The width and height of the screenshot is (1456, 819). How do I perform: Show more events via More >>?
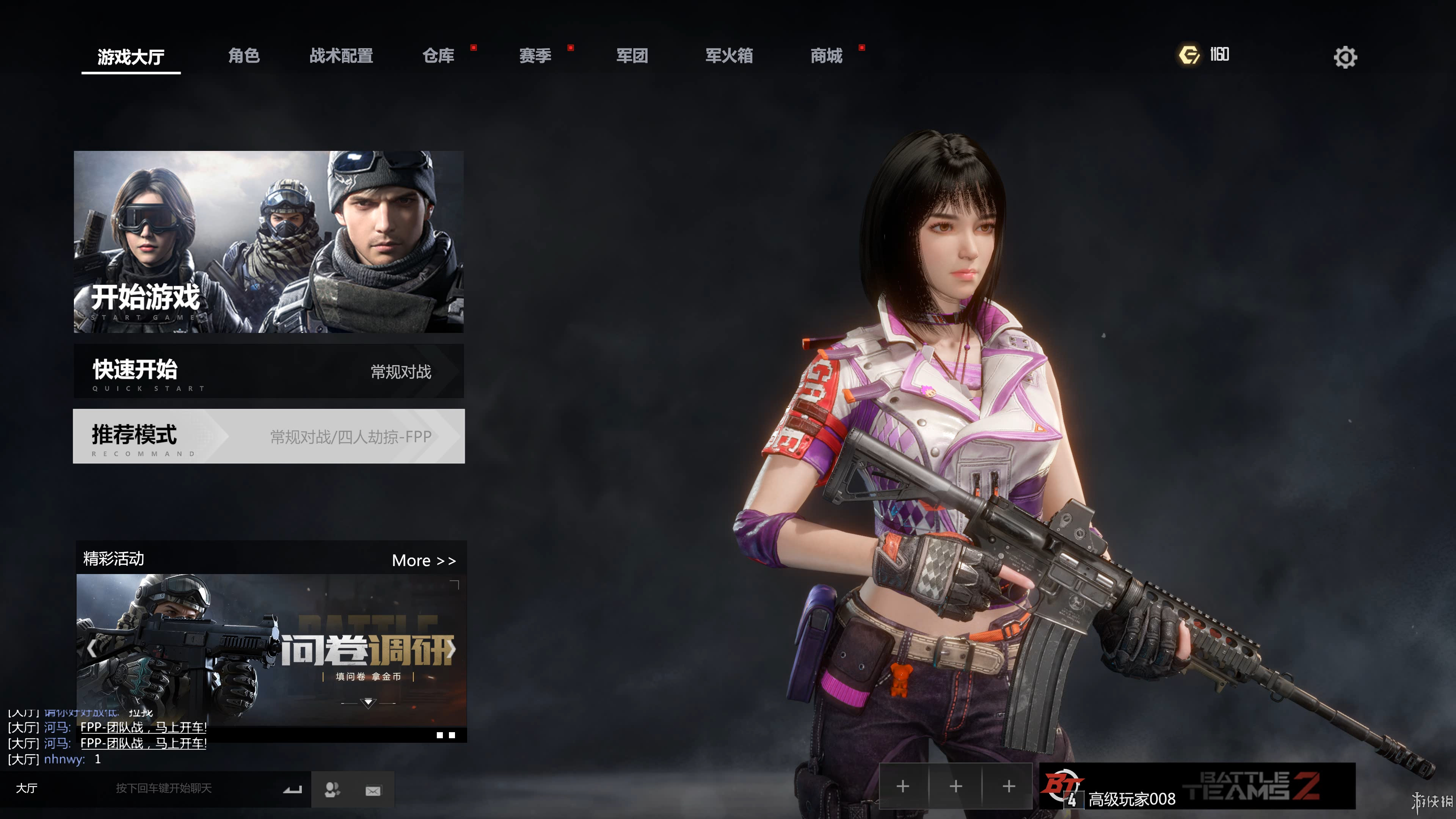coord(424,561)
